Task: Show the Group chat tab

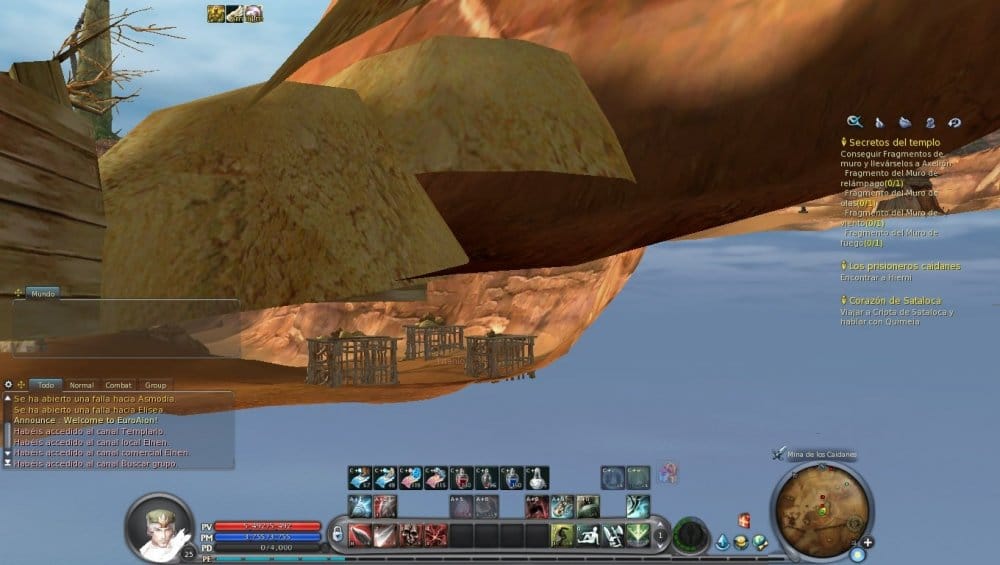Action: tap(155, 384)
